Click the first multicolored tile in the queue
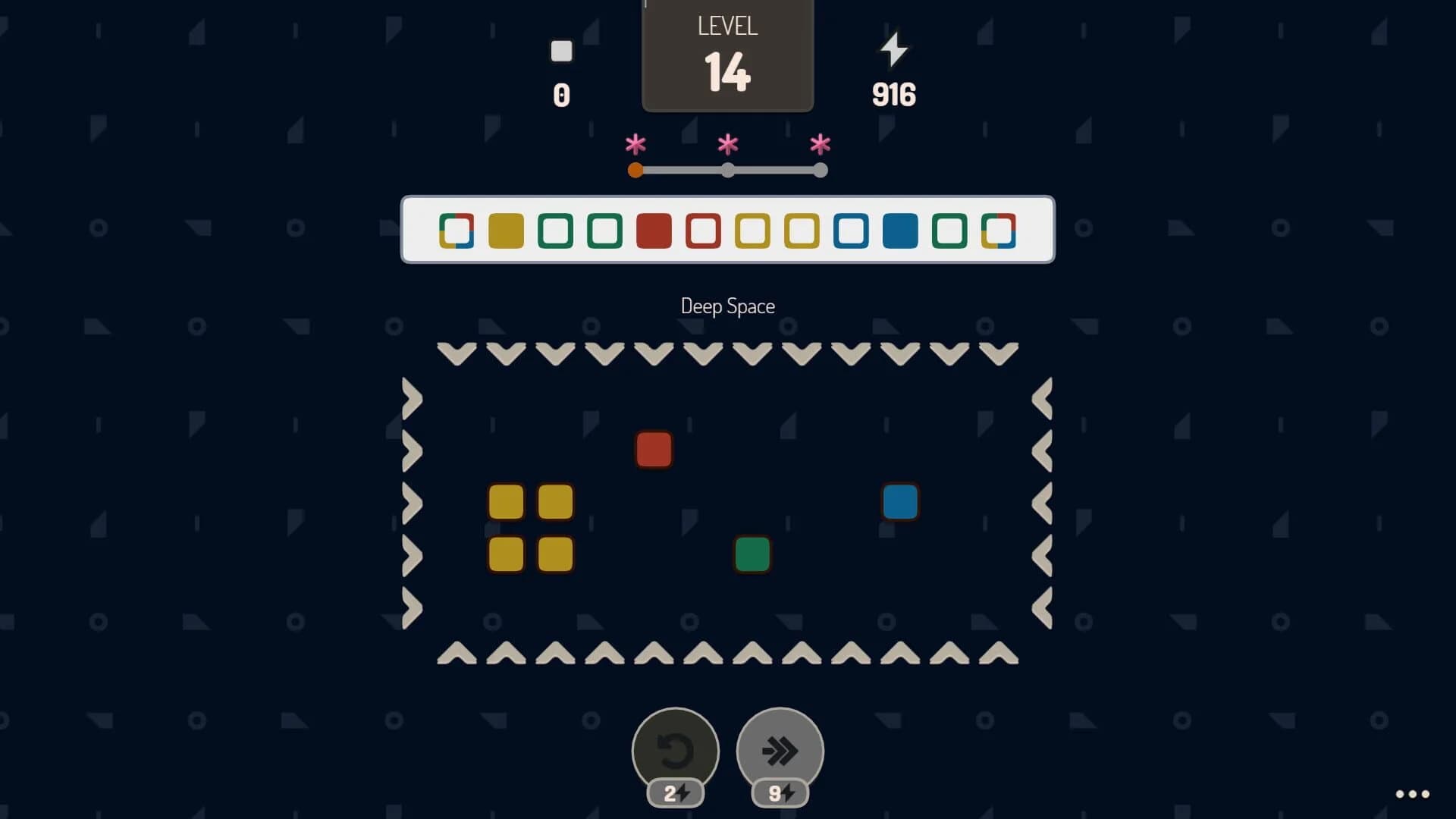Viewport: 1456px width, 819px height. coord(457,230)
